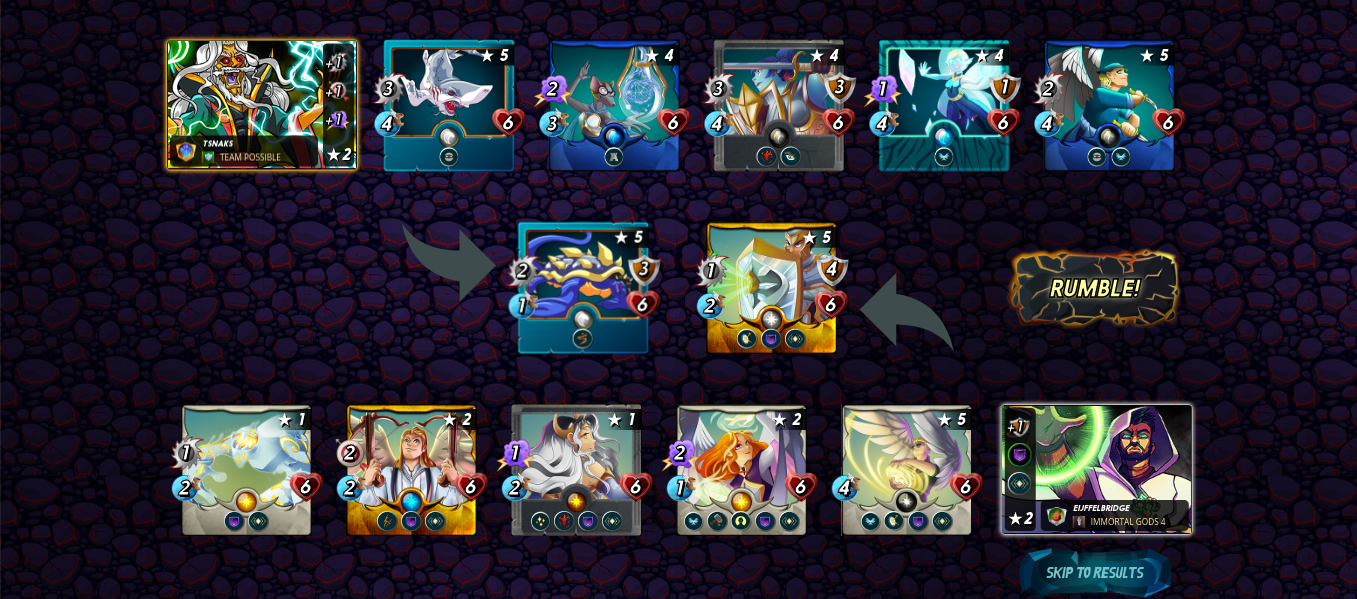Select the TSNAKS summoner card
The height and width of the screenshot is (599, 1357).
(261, 104)
